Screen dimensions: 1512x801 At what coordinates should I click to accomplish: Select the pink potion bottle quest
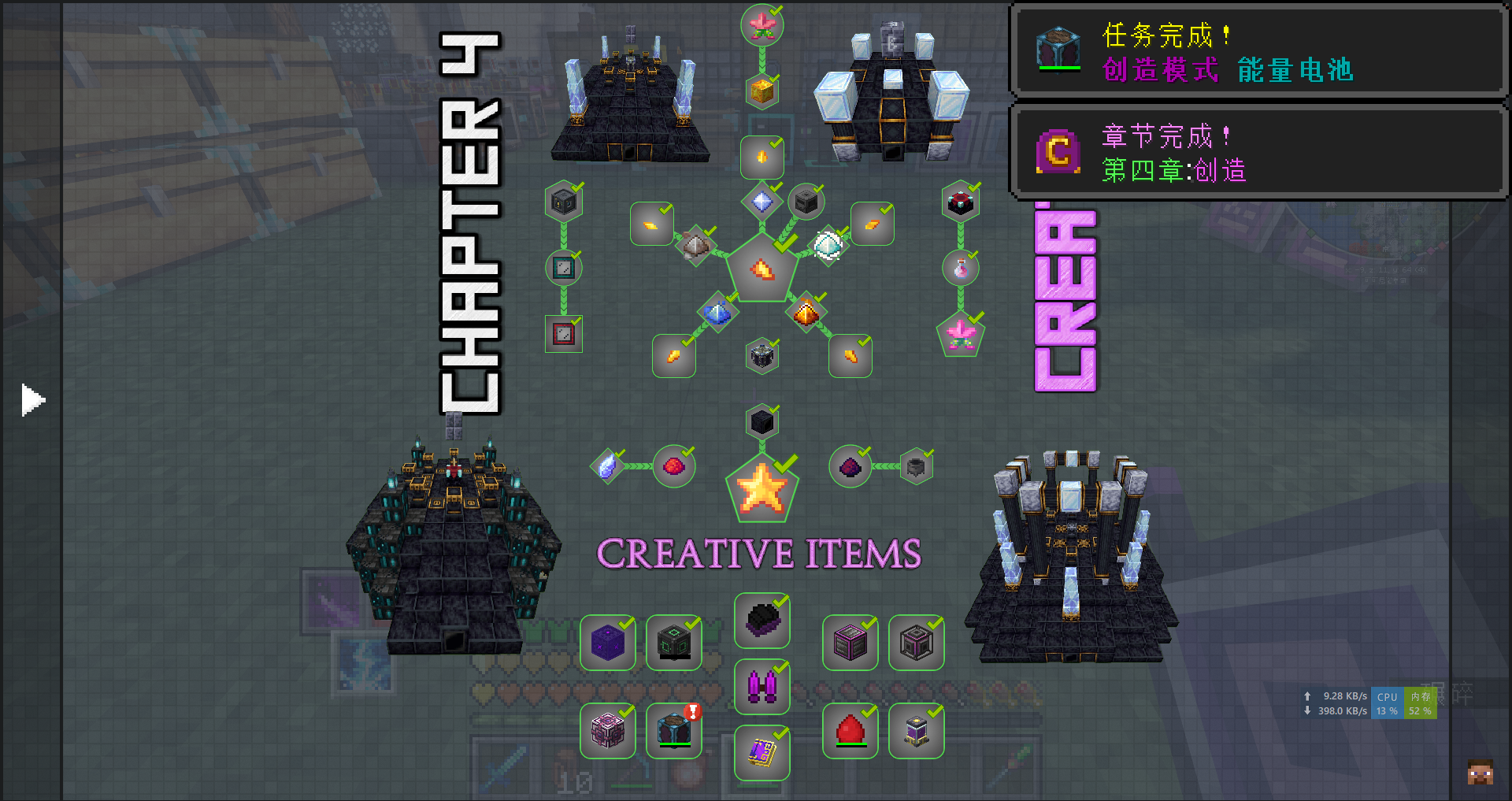[x=961, y=269]
